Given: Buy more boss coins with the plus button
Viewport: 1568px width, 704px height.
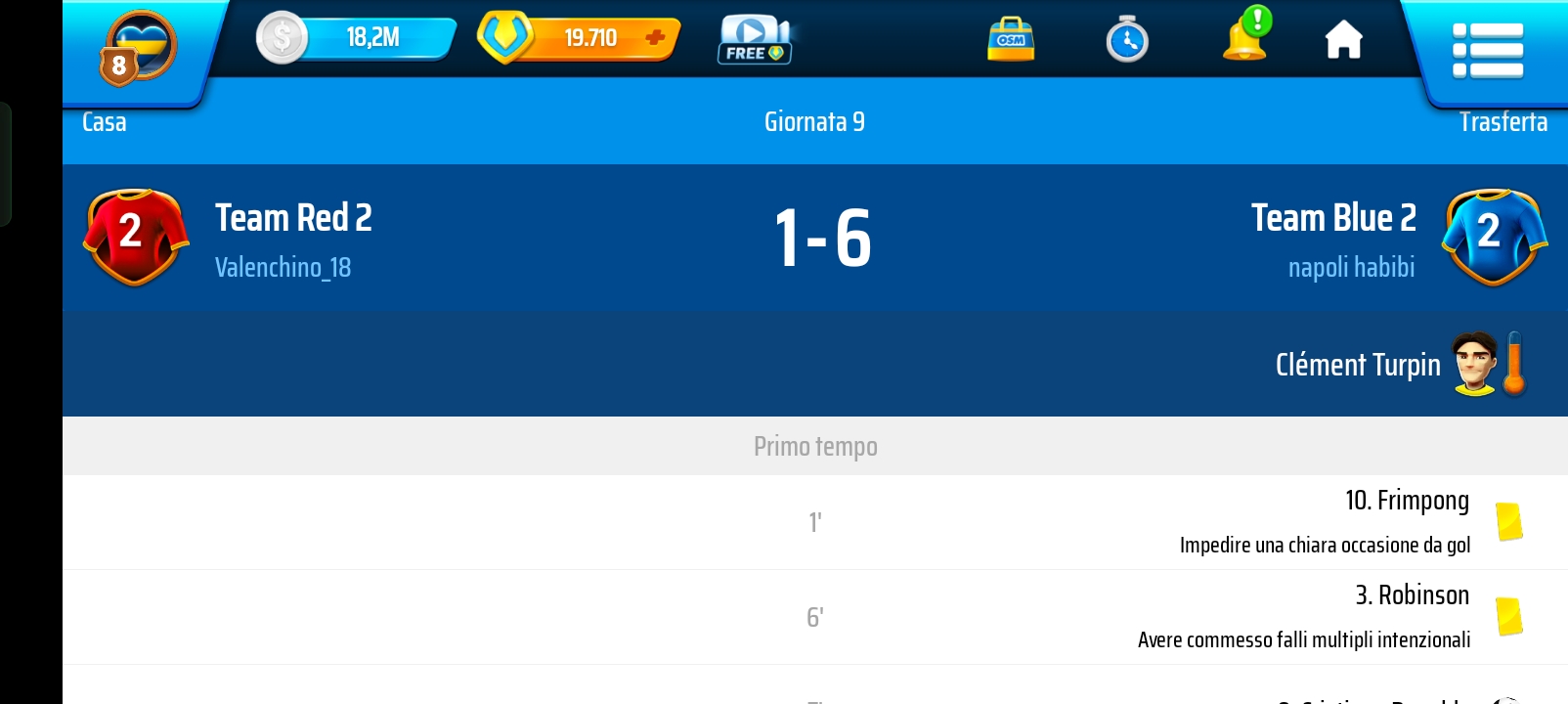Looking at the screenshot, I should pyautogui.click(x=655, y=38).
